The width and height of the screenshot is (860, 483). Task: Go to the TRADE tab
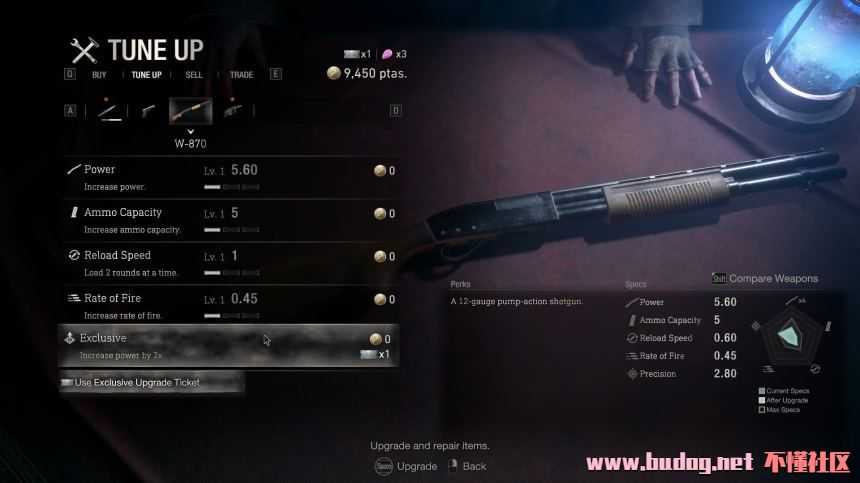point(241,74)
